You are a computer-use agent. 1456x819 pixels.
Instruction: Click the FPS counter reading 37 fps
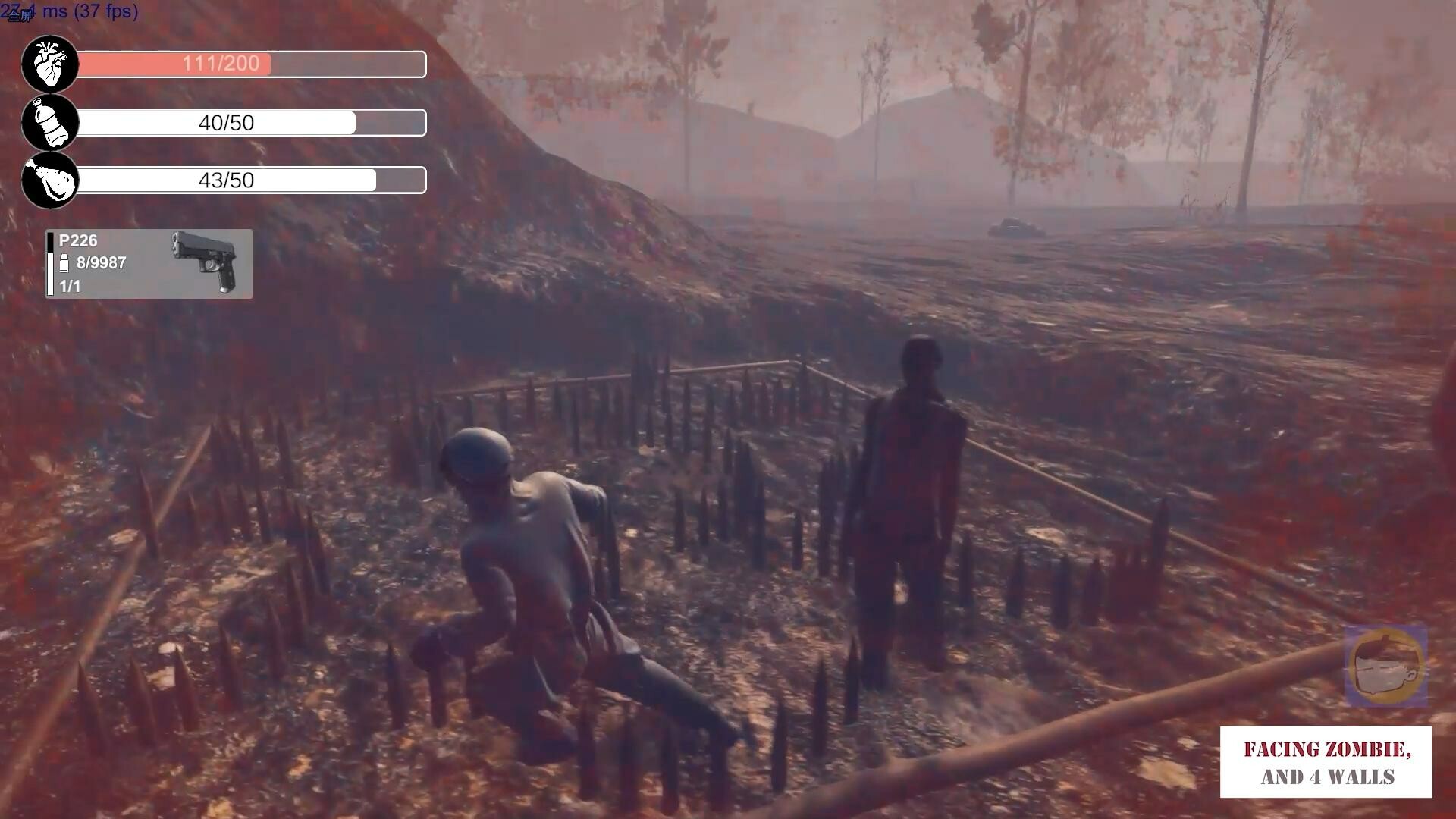(x=105, y=12)
